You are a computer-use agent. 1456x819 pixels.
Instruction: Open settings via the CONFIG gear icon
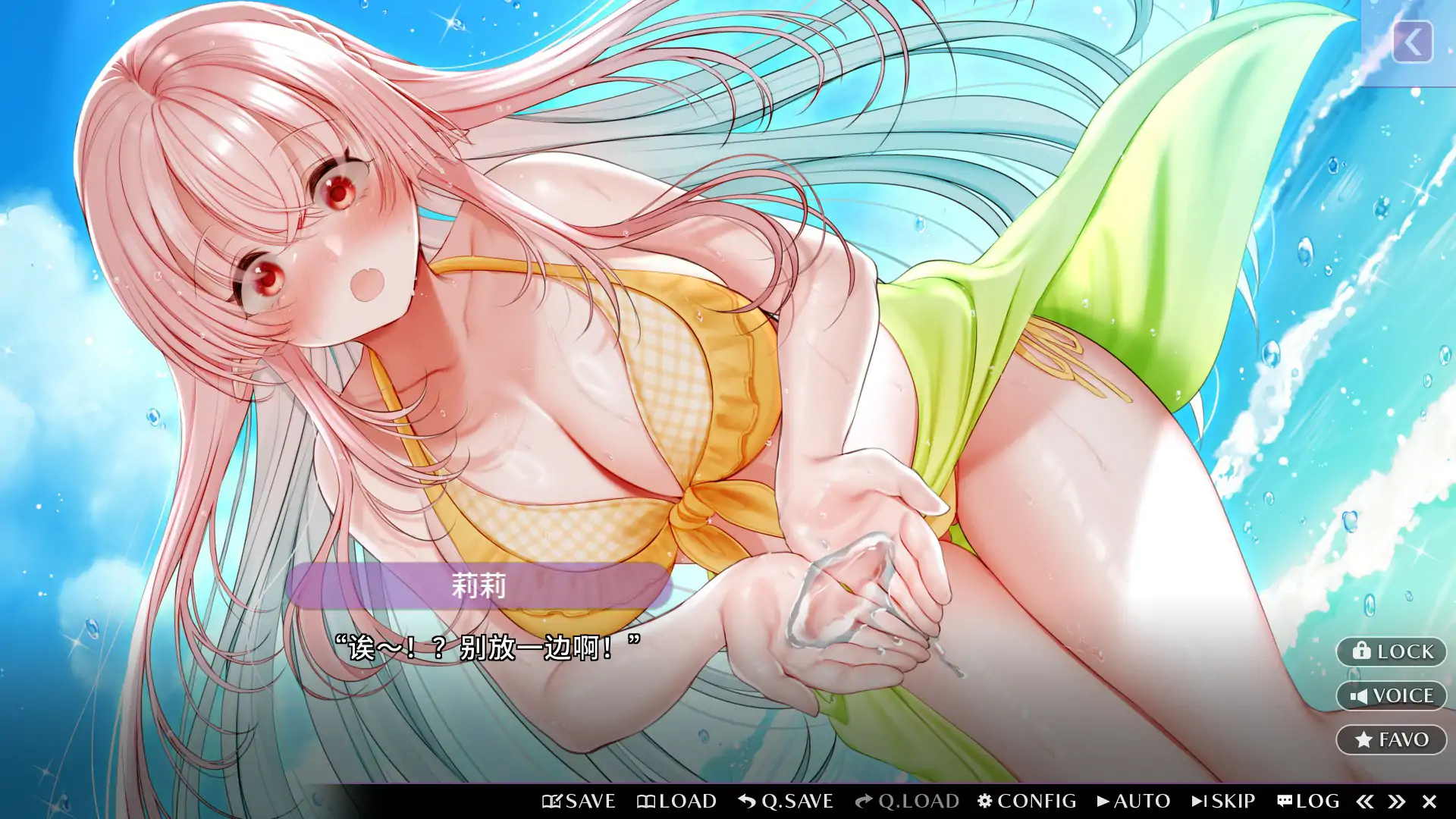984,800
